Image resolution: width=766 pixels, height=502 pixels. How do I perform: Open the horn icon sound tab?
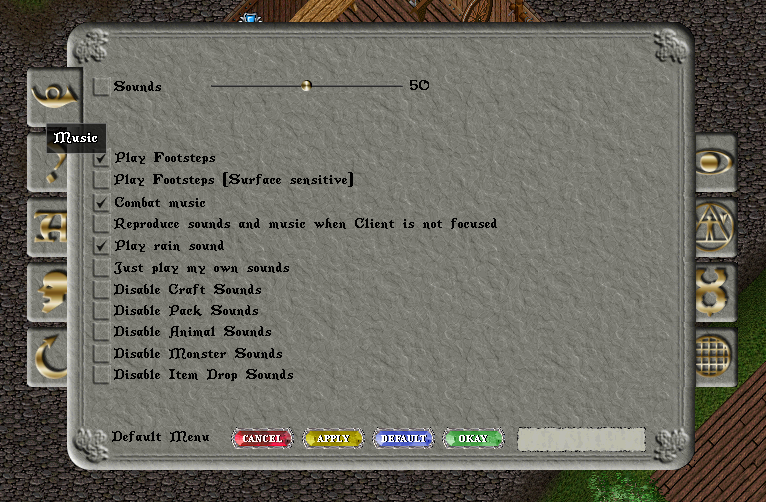pos(47,95)
